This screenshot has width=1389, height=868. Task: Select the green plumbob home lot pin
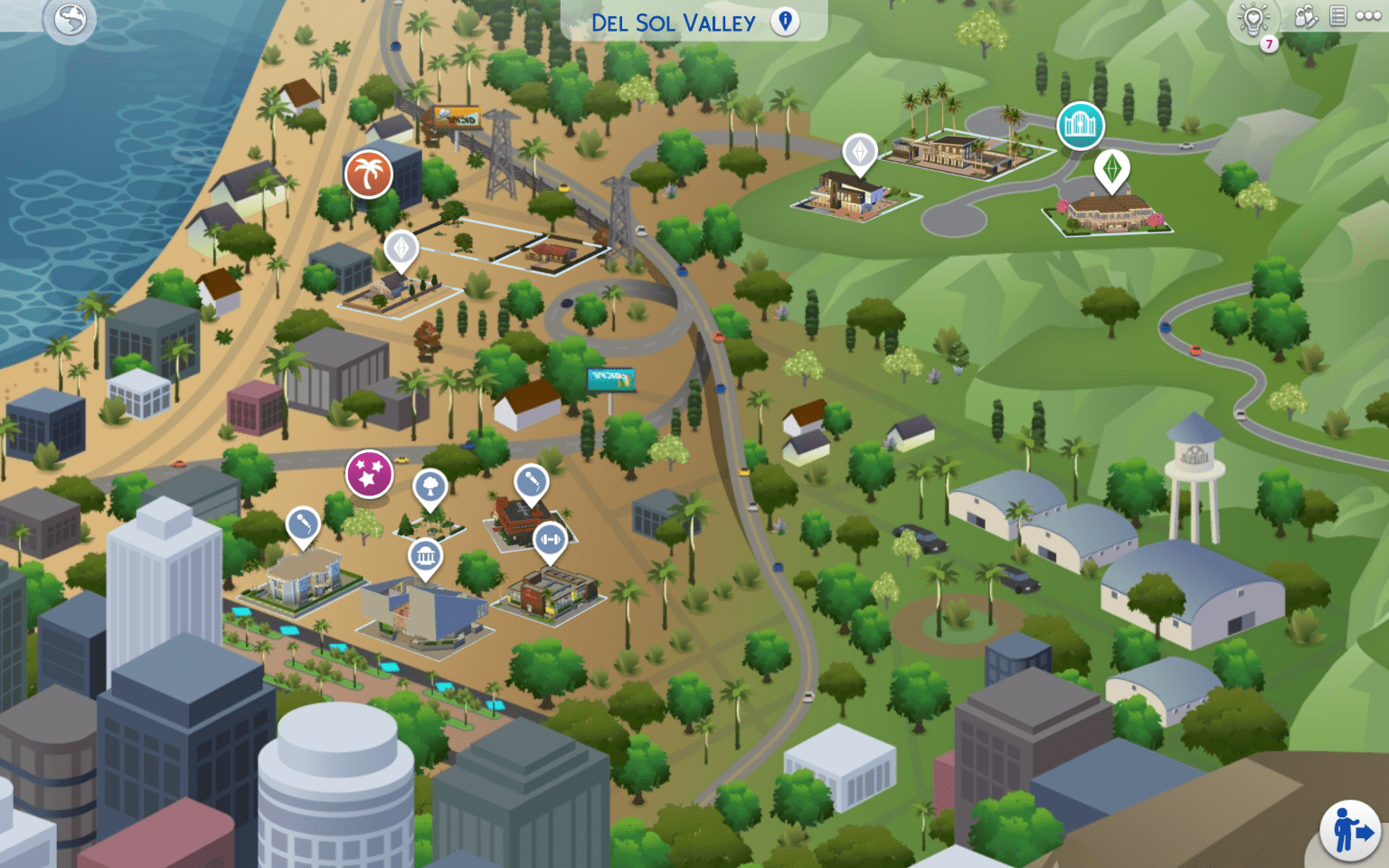click(1111, 168)
